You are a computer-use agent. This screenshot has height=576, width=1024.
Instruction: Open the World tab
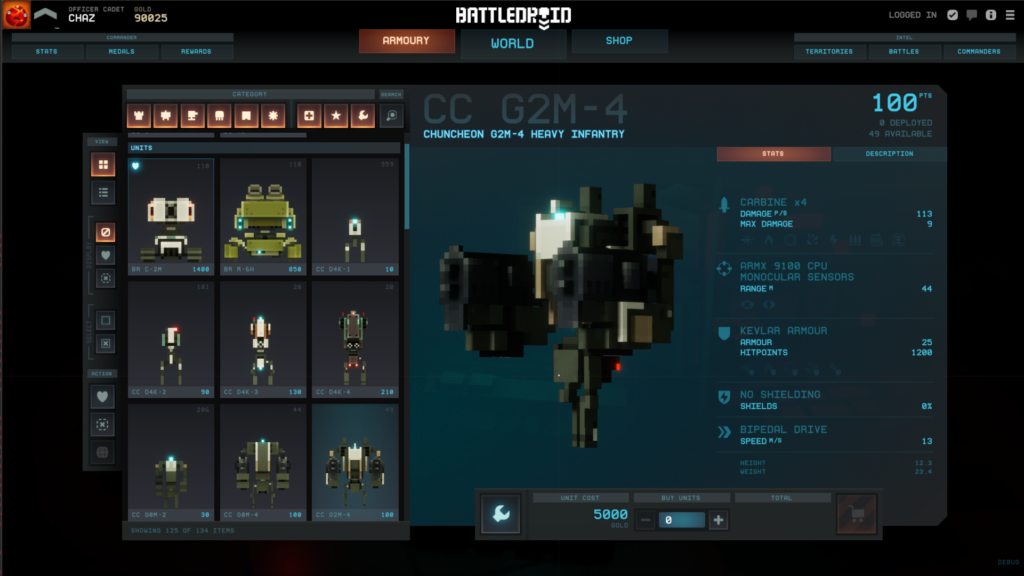[512, 43]
